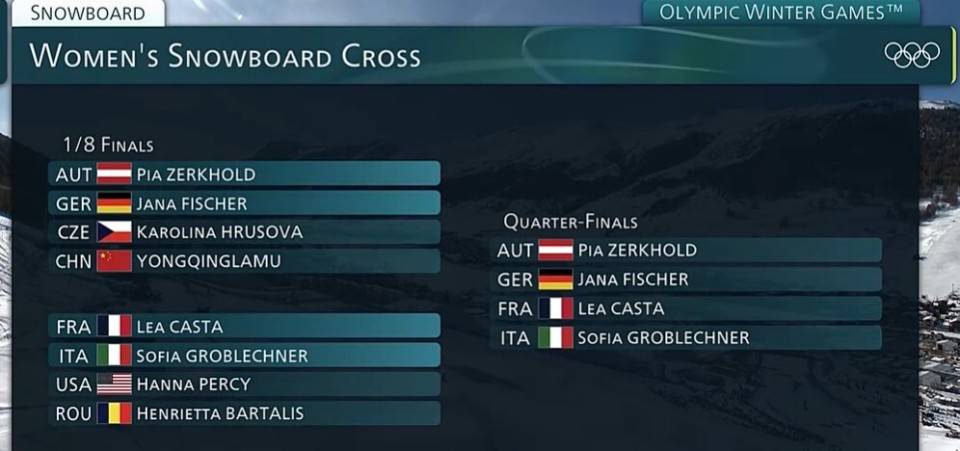This screenshot has height=451, width=960.
Task: Click Sofia Groblechner in the 1/8 Finals
Action: click(244, 355)
